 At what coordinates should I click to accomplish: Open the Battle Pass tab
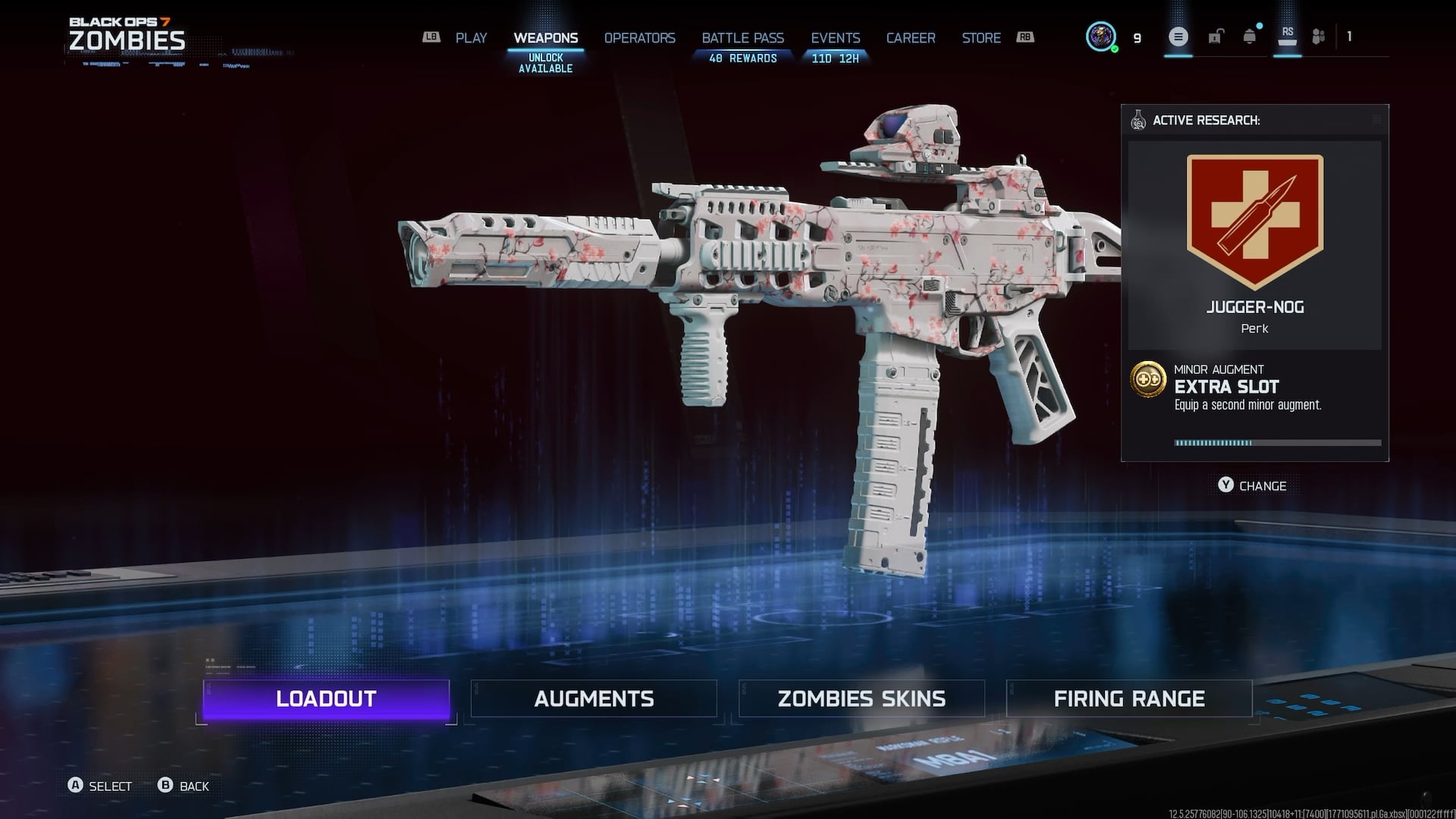[x=742, y=38]
